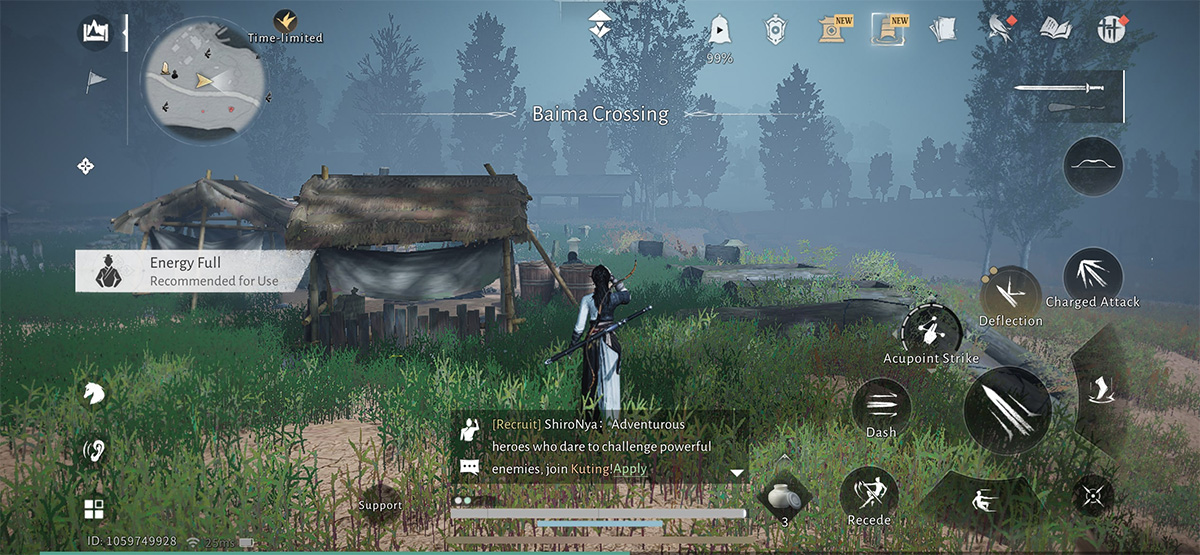Activate the Dash skill
The height and width of the screenshot is (555, 1200).
pos(881,405)
